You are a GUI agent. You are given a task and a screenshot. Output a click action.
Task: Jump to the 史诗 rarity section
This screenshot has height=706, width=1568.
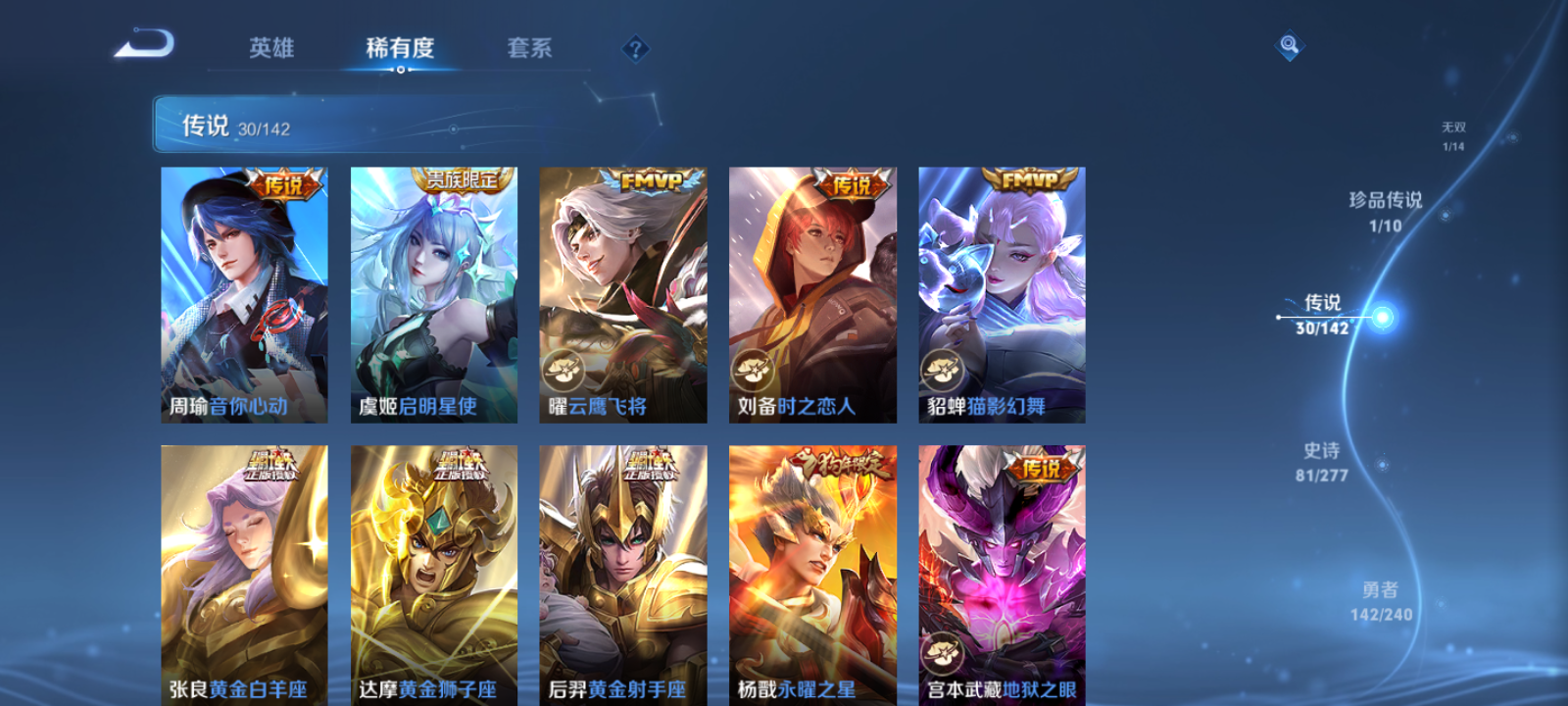[1322, 461]
